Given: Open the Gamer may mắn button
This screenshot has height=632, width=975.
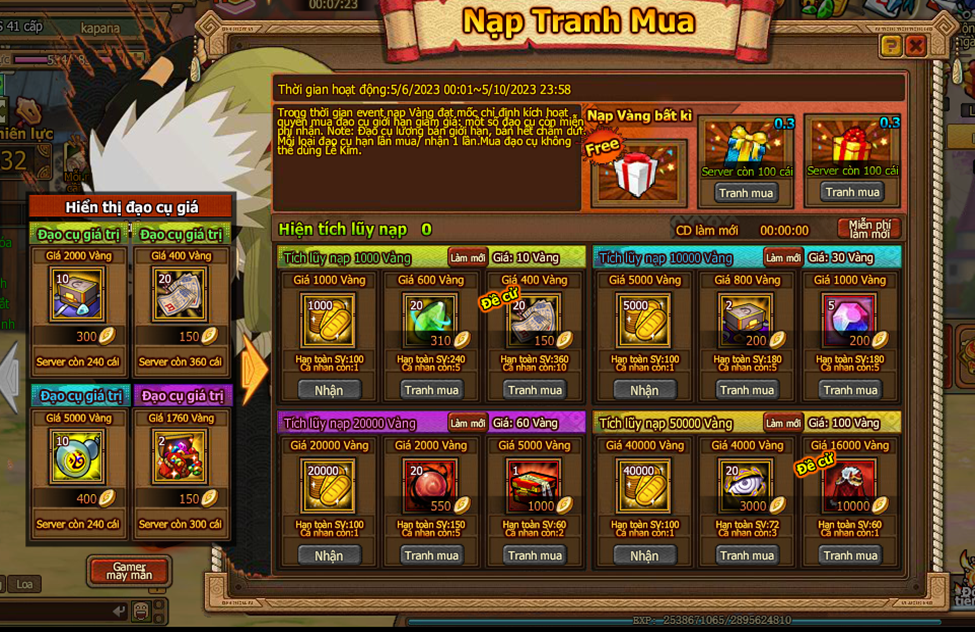Looking at the screenshot, I should [129, 571].
